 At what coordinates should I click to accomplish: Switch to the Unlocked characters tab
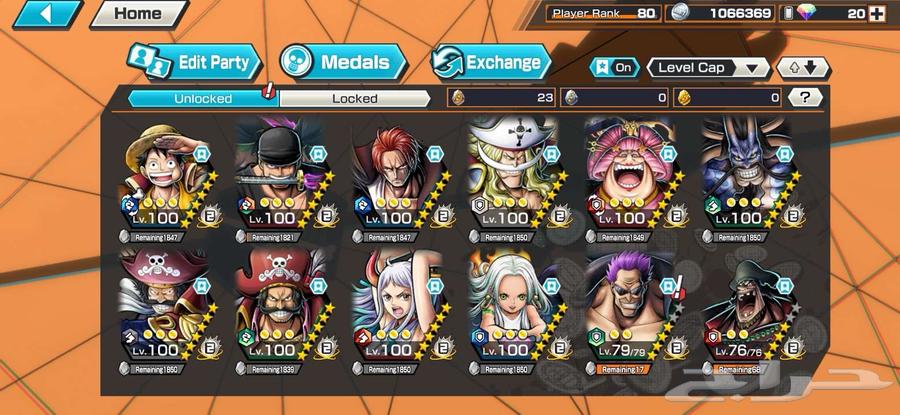[203, 98]
